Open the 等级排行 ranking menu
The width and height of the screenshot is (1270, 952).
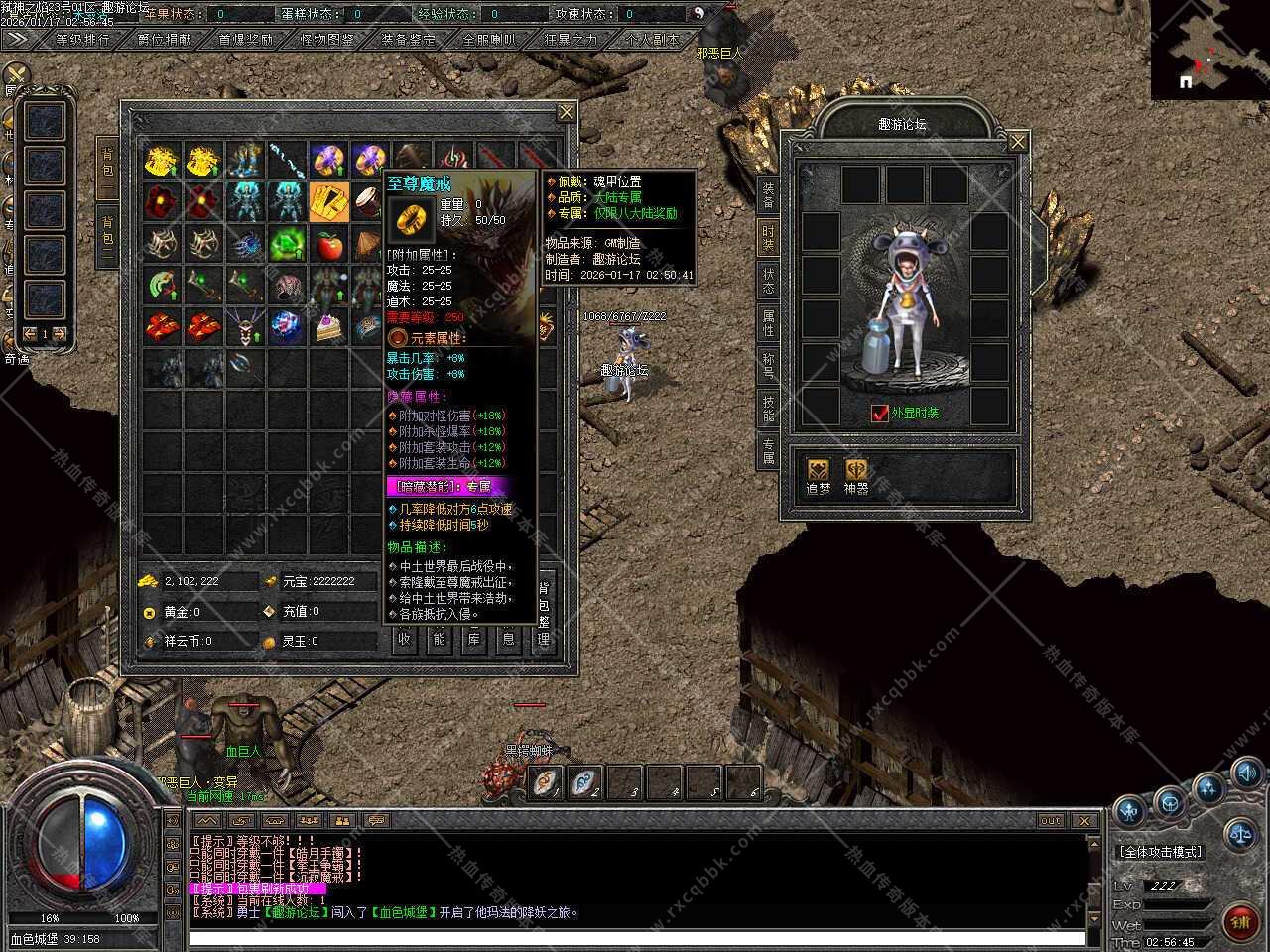(x=83, y=40)
